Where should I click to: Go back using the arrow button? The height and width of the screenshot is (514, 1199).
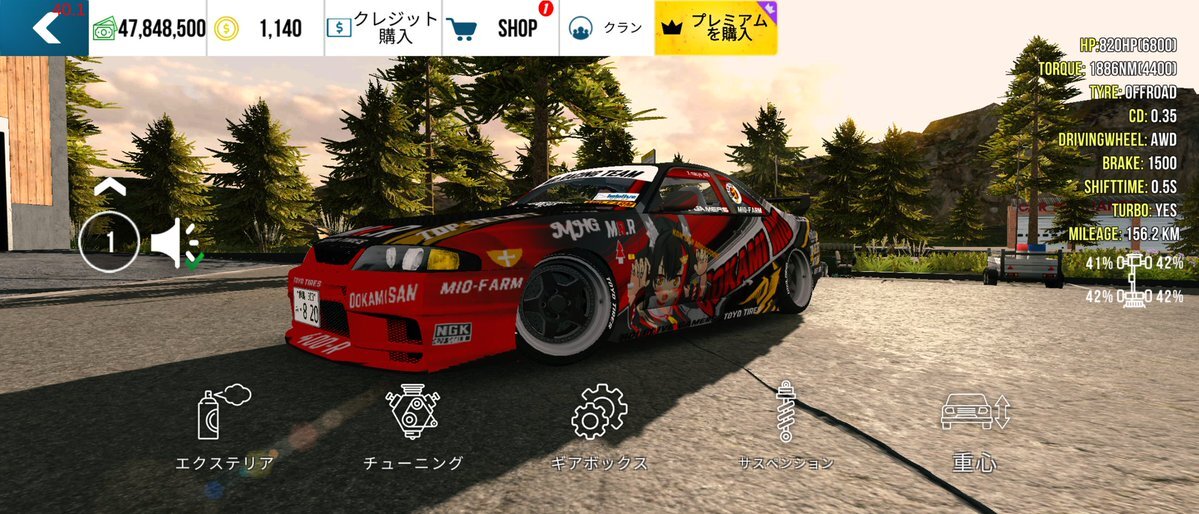[x=45, y=28]
